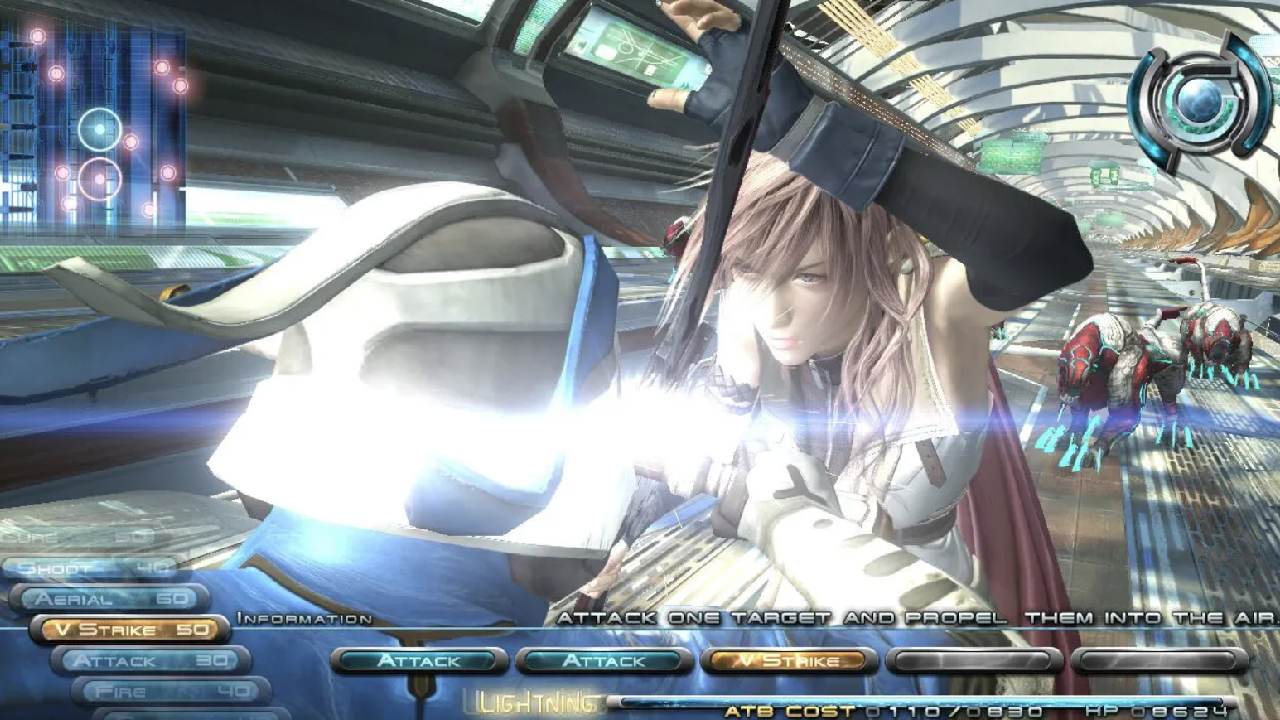
Task: Select the Shoot 40 command
Action: (92, 568)
